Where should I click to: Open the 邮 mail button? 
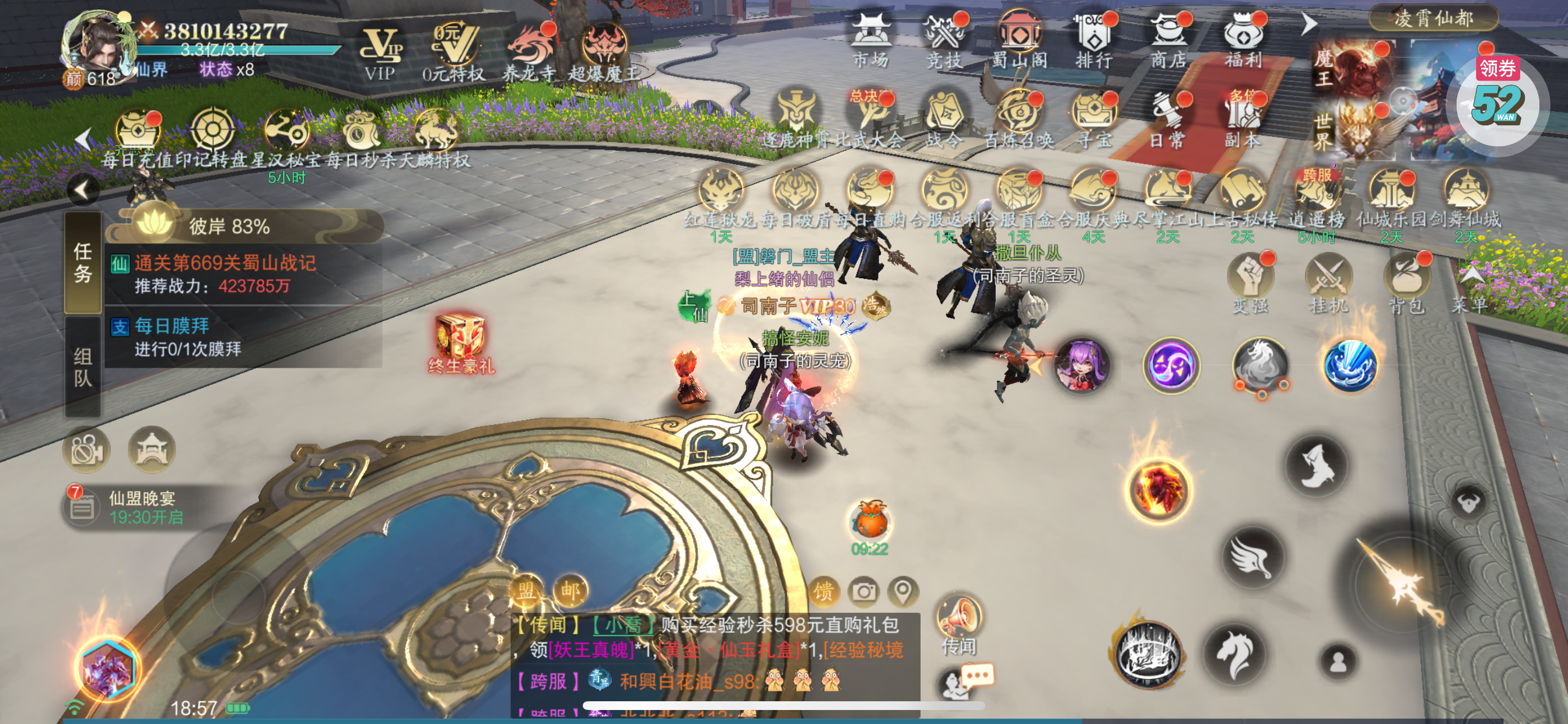click(x=570, y=589)
